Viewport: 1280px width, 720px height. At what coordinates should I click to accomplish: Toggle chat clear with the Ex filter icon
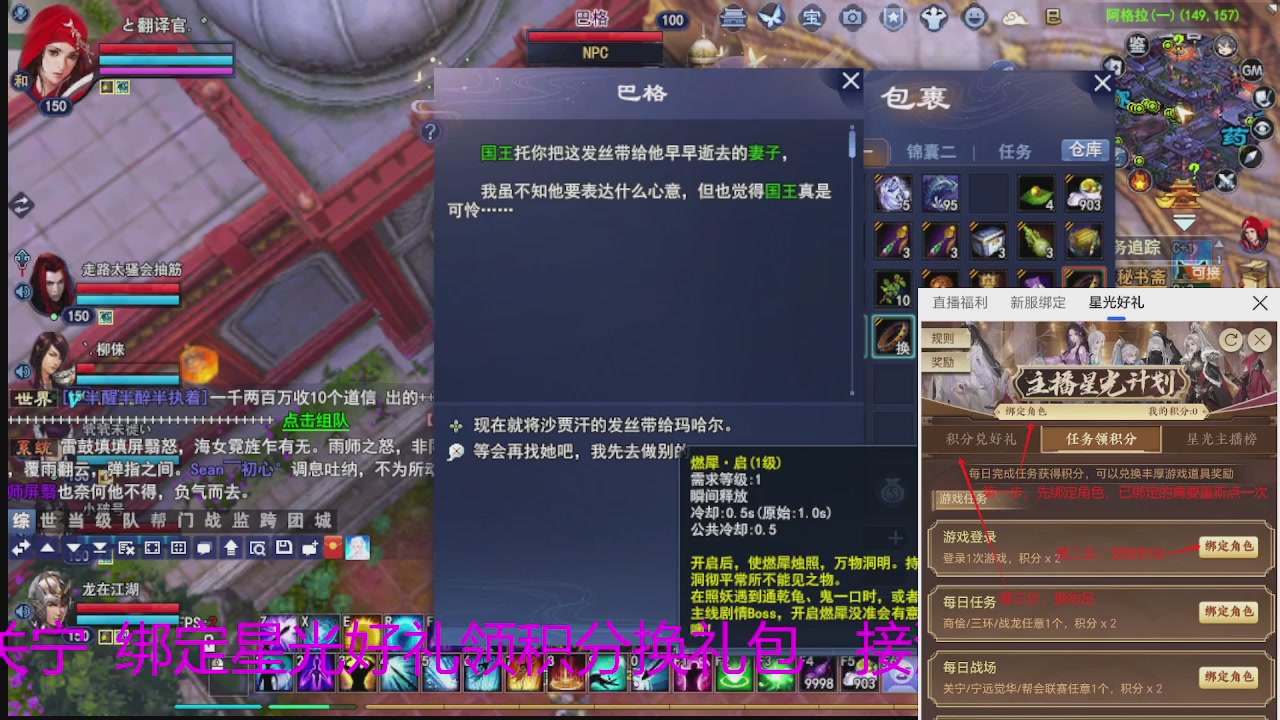(125, 547)
